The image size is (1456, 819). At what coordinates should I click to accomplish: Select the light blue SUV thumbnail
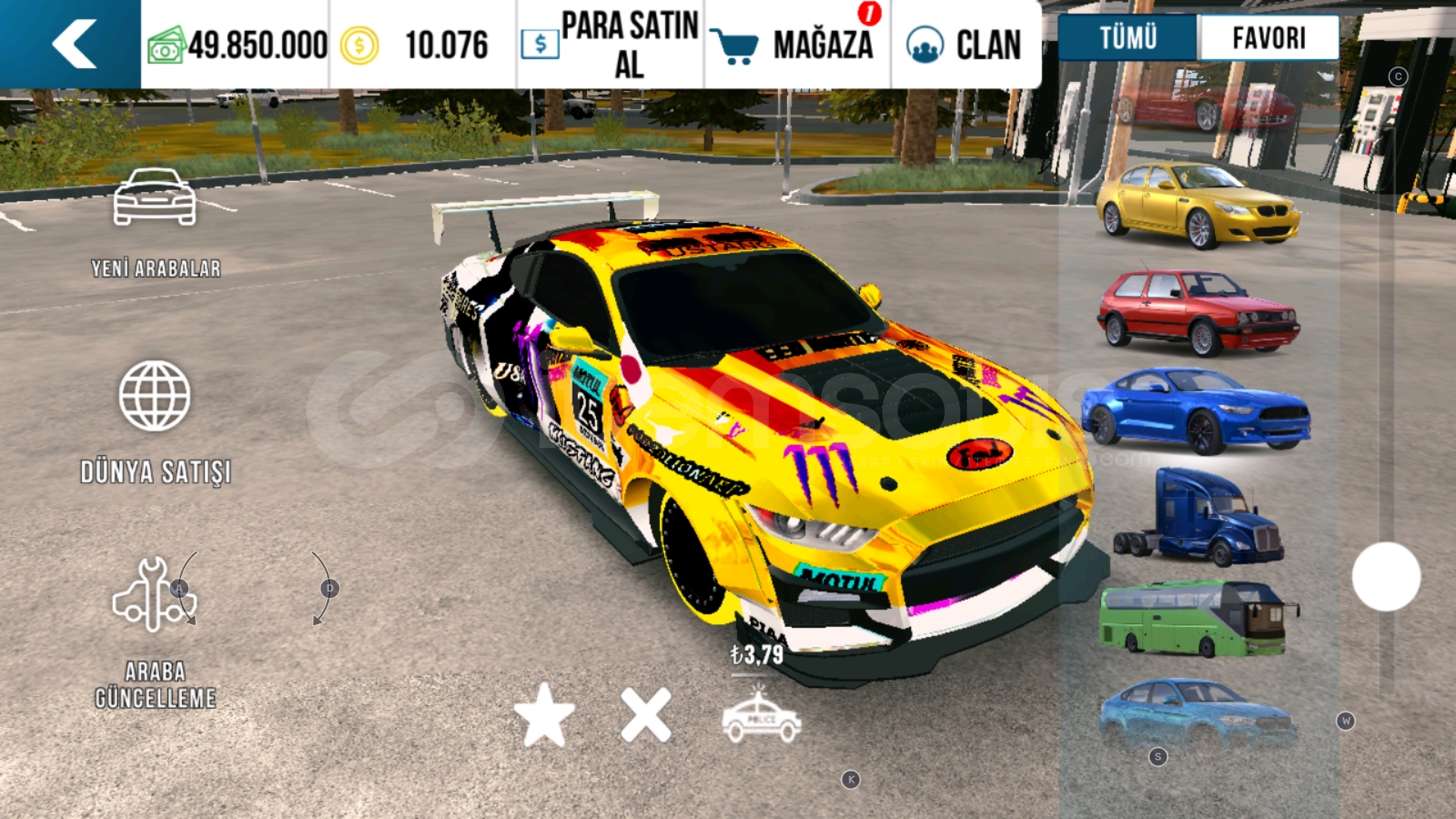tap(1197, 713)
